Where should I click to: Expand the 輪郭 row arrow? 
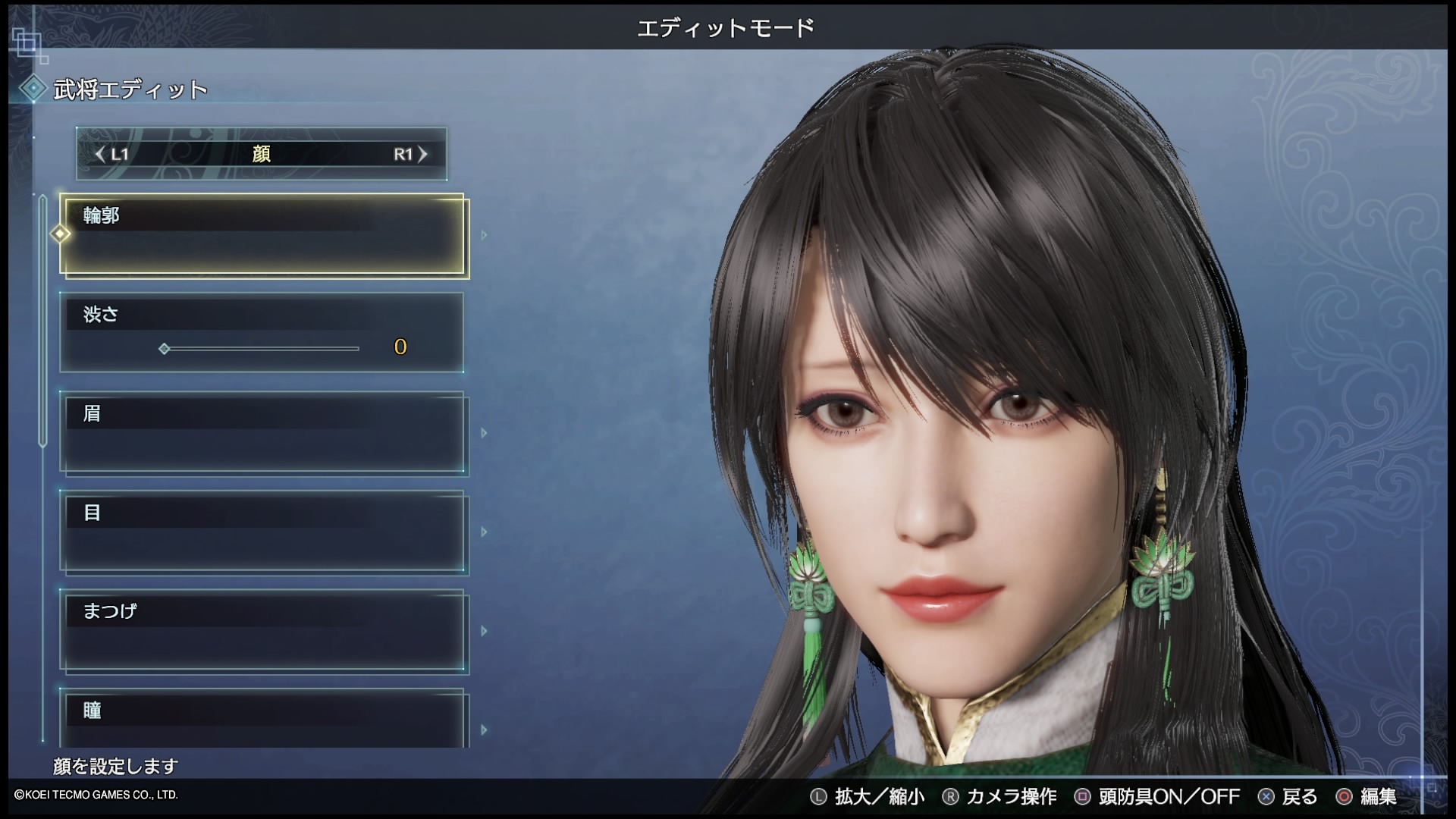click(484, 235)
